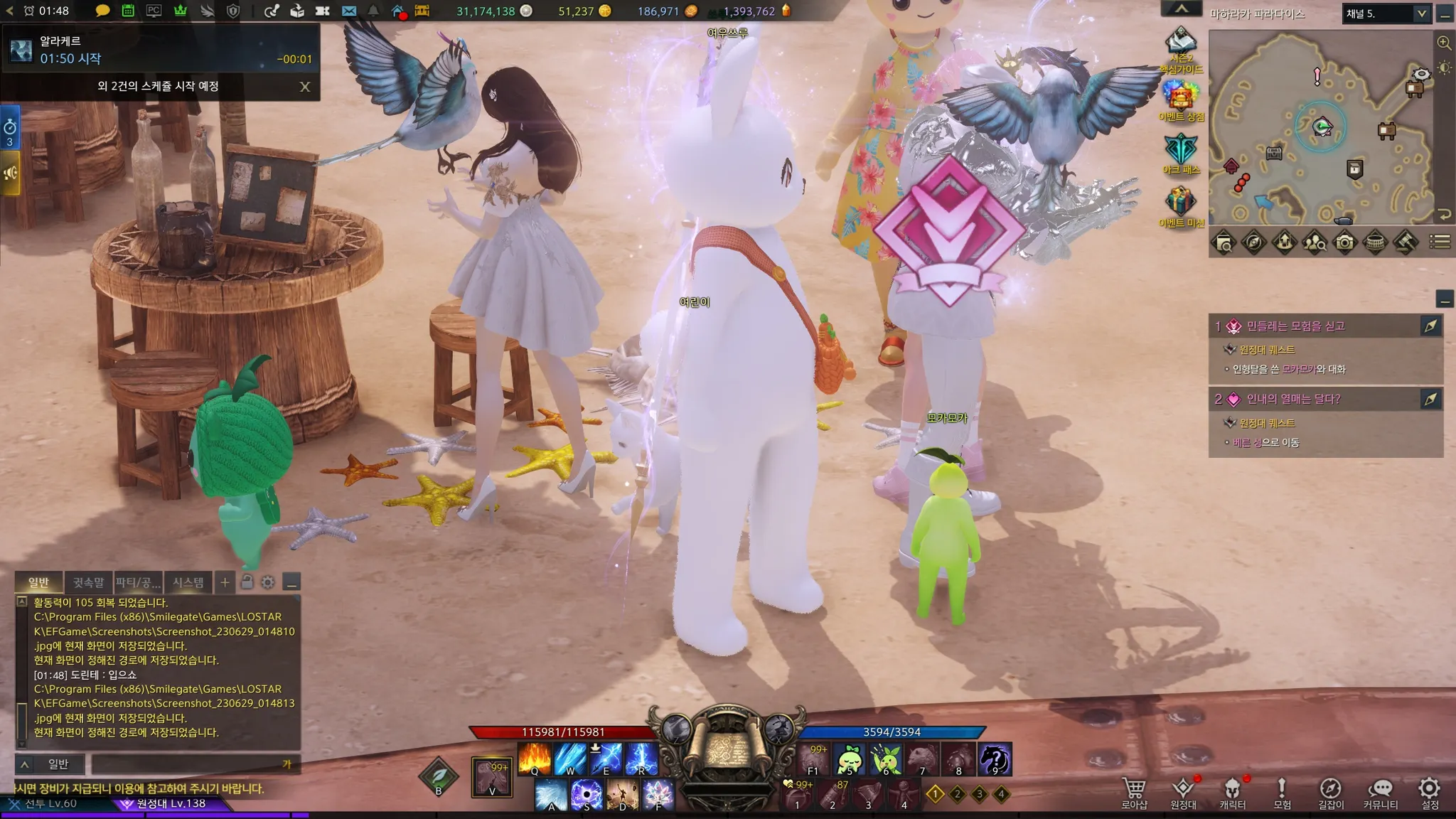Open the 캐릭터 menu
Image resolution: width=1456 pixels, height=819 pixels.
point(1232,792)
